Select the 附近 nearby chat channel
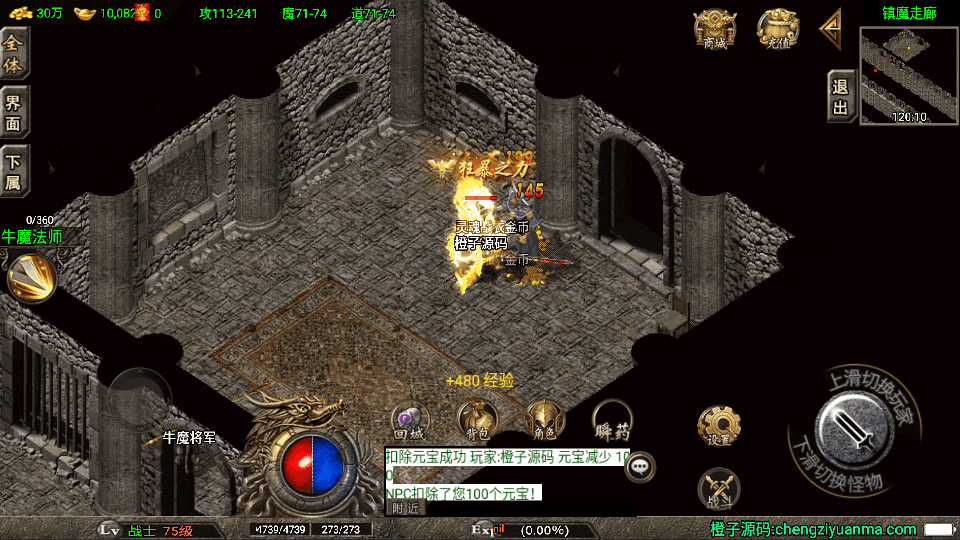 coord(405,508)
